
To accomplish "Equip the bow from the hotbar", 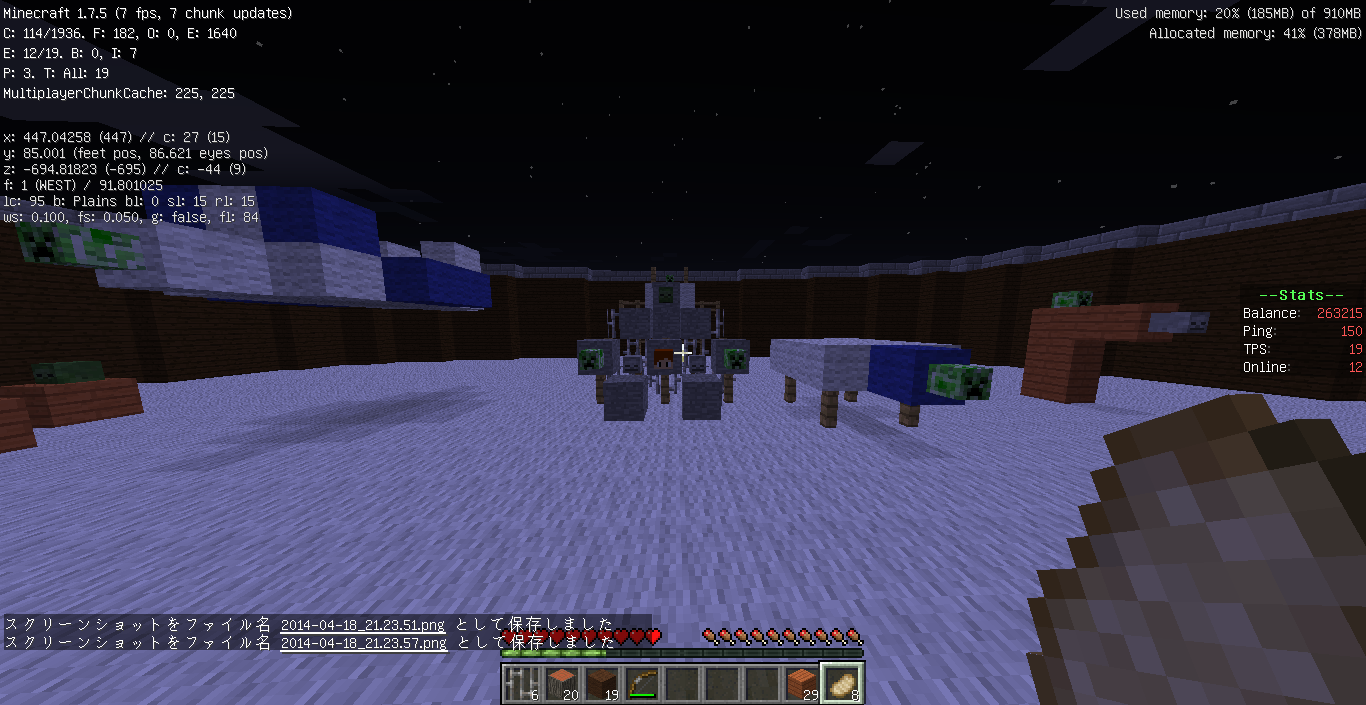I will 641,683.
